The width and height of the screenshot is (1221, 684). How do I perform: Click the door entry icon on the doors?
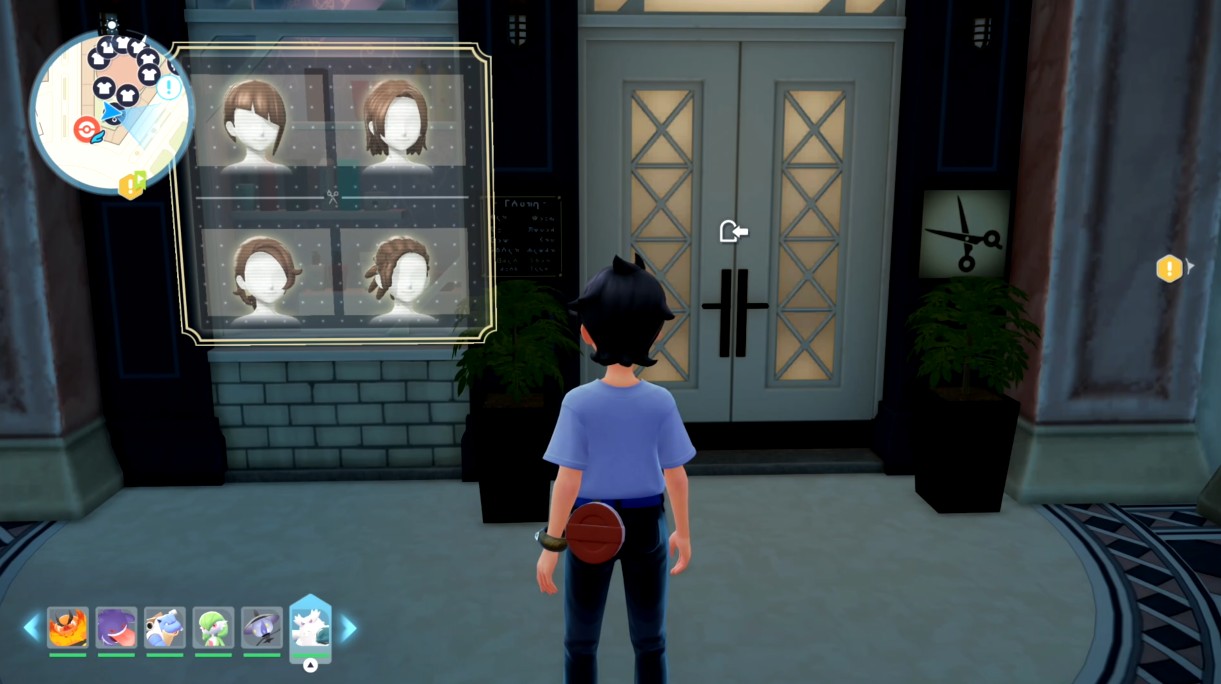[x=733, y=232]
